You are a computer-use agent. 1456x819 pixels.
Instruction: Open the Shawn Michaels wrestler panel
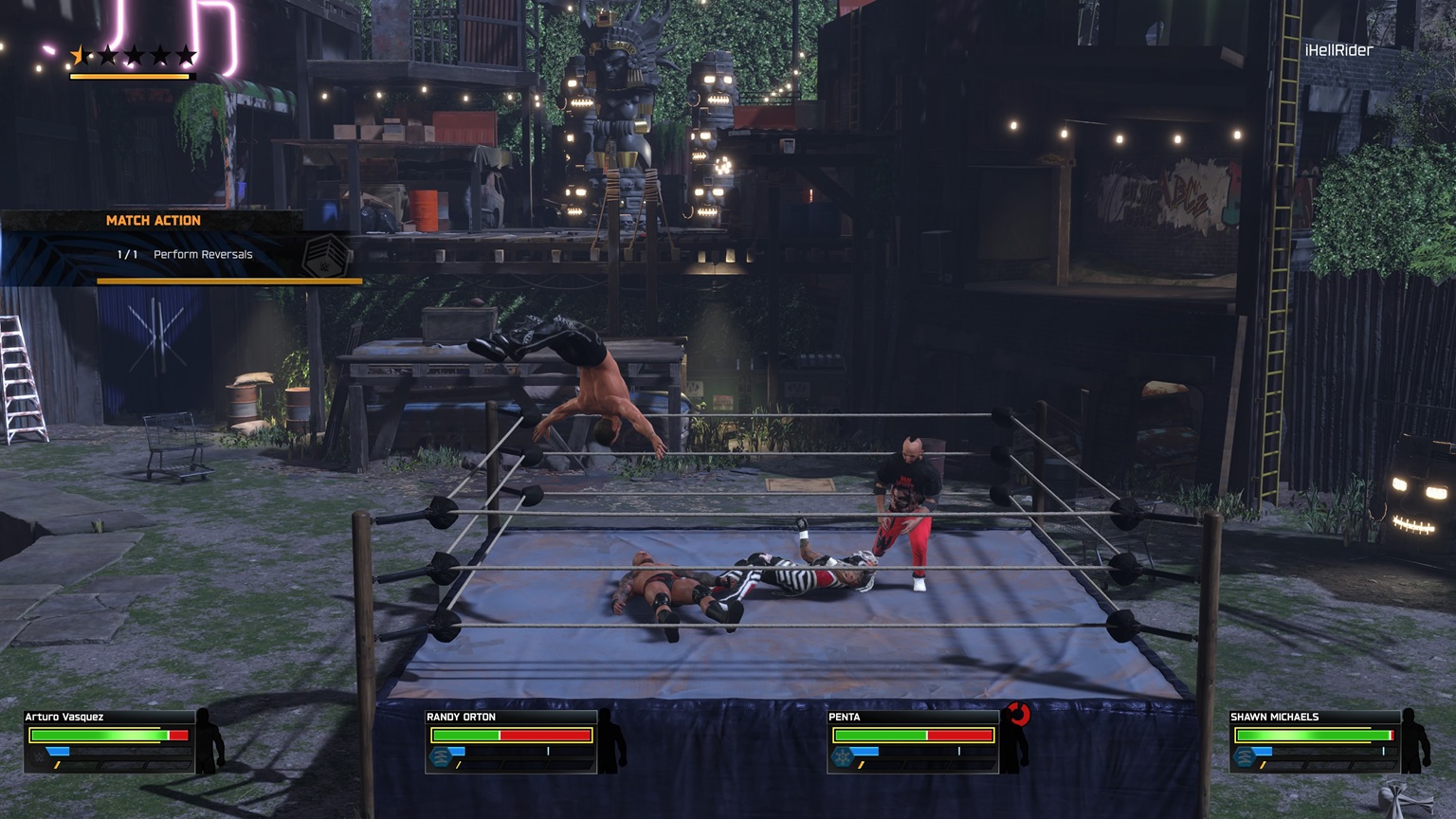[x=1315, y=741]
